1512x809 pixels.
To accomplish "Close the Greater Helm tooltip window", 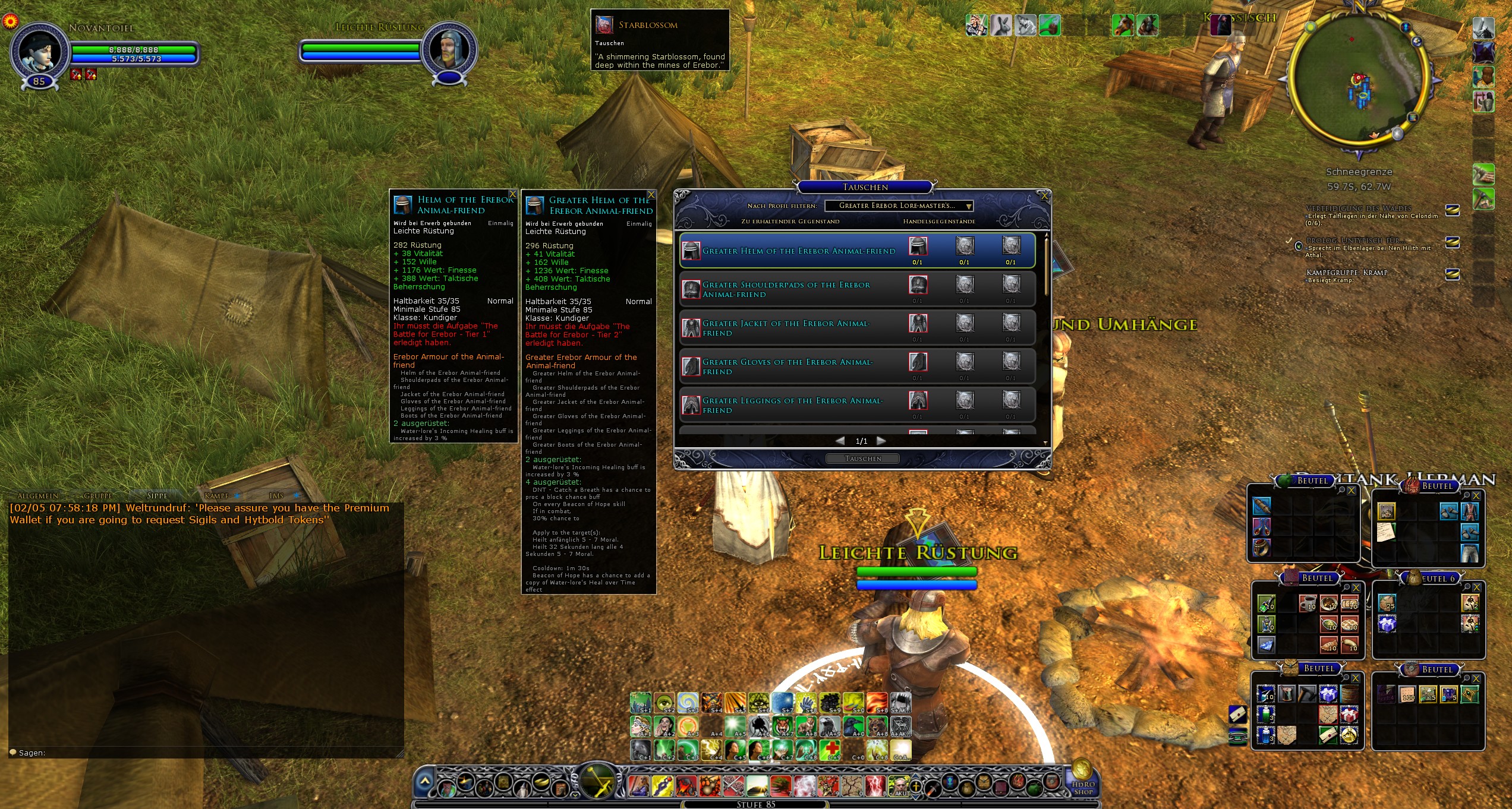I will (651, 195).
